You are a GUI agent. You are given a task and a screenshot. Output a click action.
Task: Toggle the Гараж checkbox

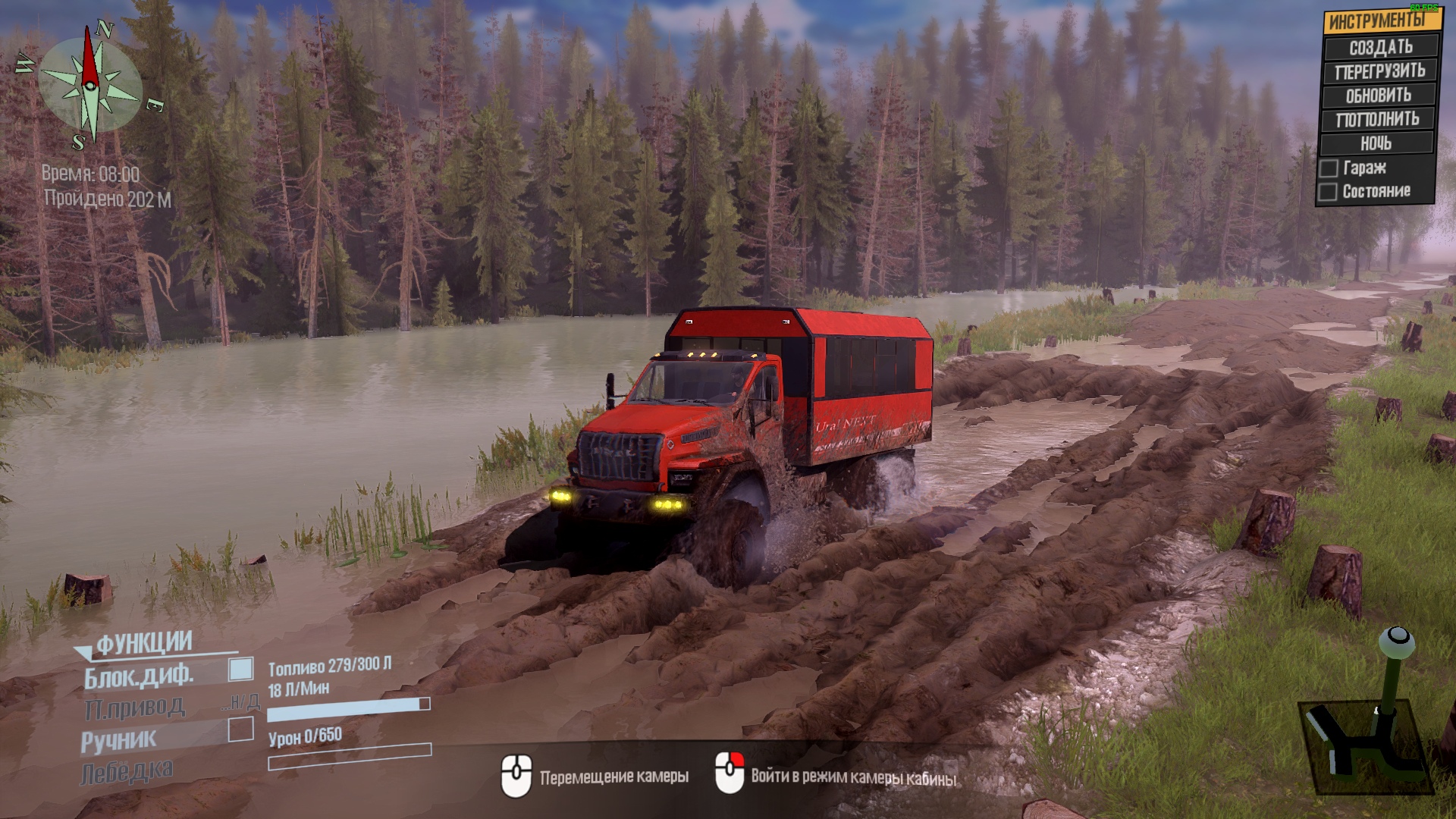point(1329,168)
